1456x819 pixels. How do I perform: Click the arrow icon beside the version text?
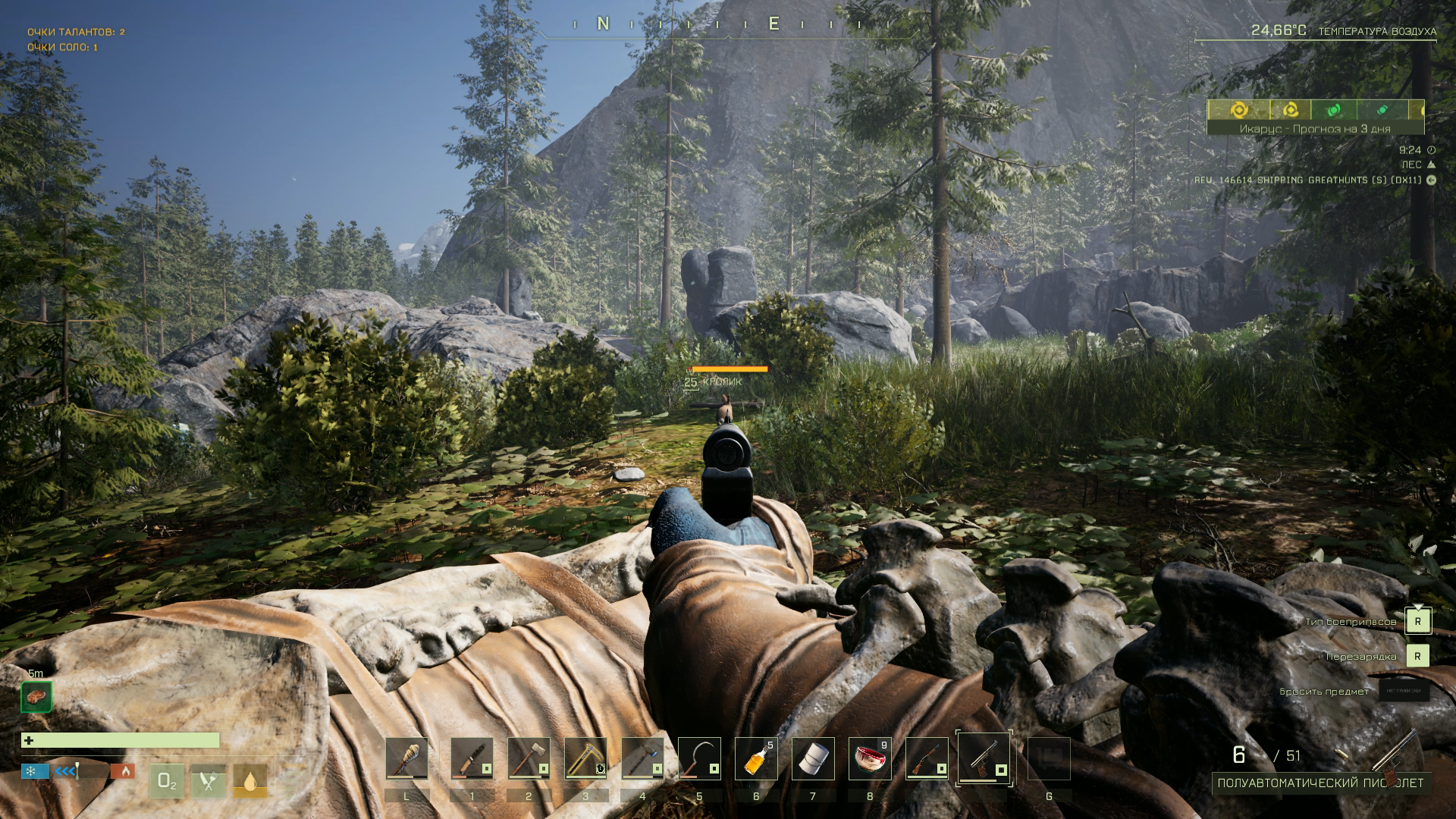(1431, 180)
